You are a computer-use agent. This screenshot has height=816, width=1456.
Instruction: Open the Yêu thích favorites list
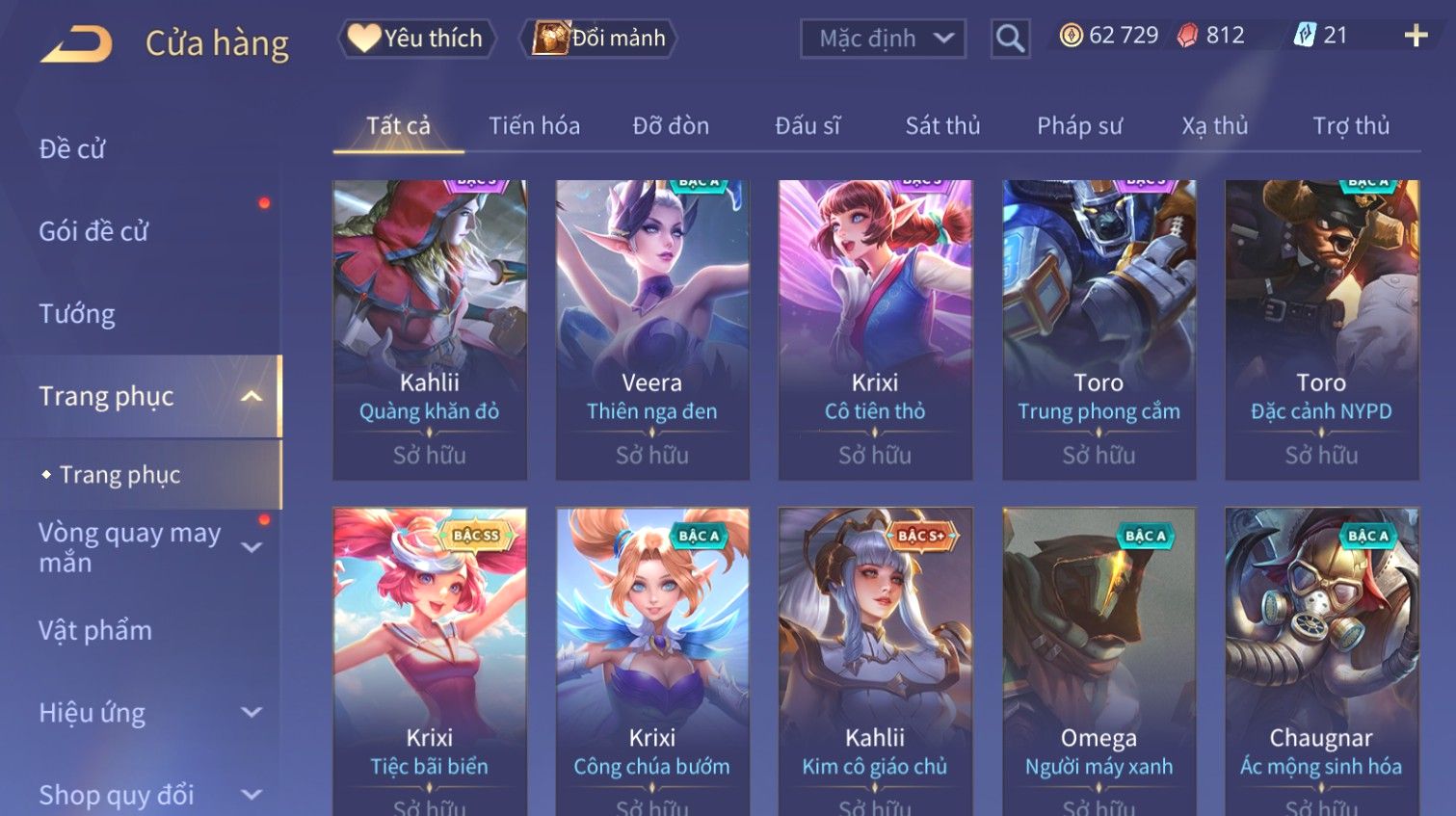click(x=416, y=39)
